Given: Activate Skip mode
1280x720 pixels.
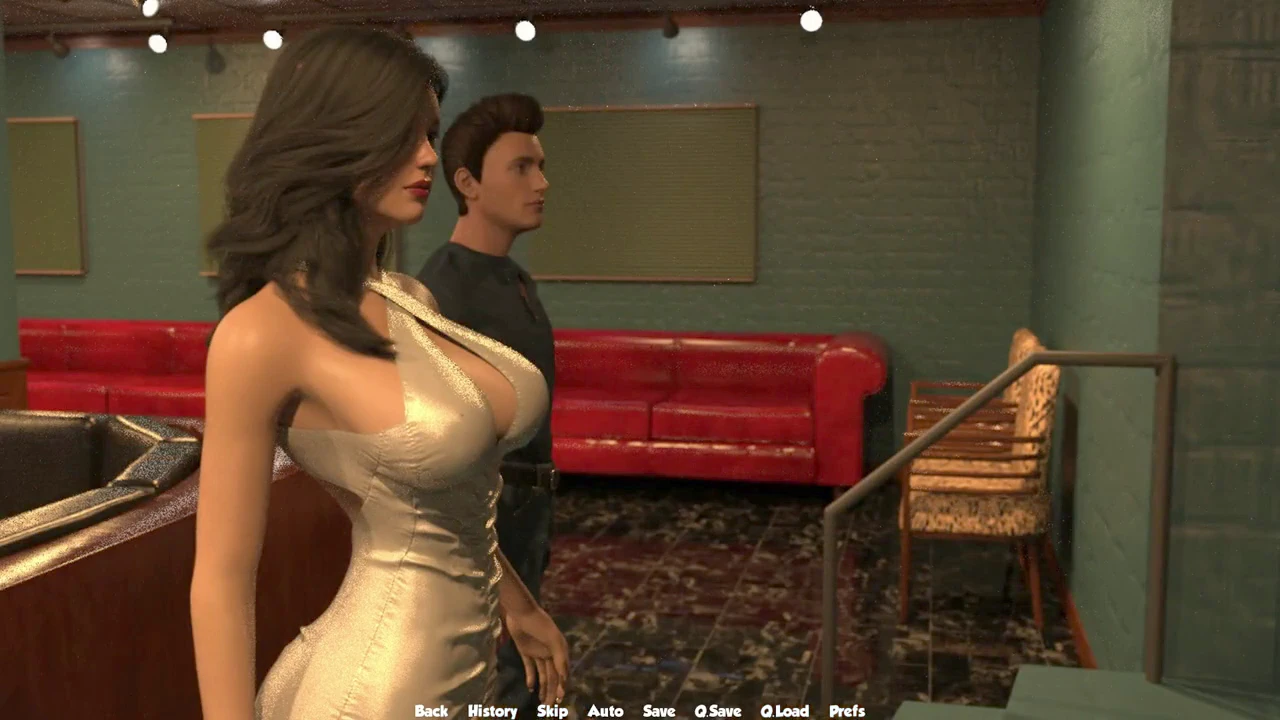Looking at the screenshot, I should tap(552, 711).
